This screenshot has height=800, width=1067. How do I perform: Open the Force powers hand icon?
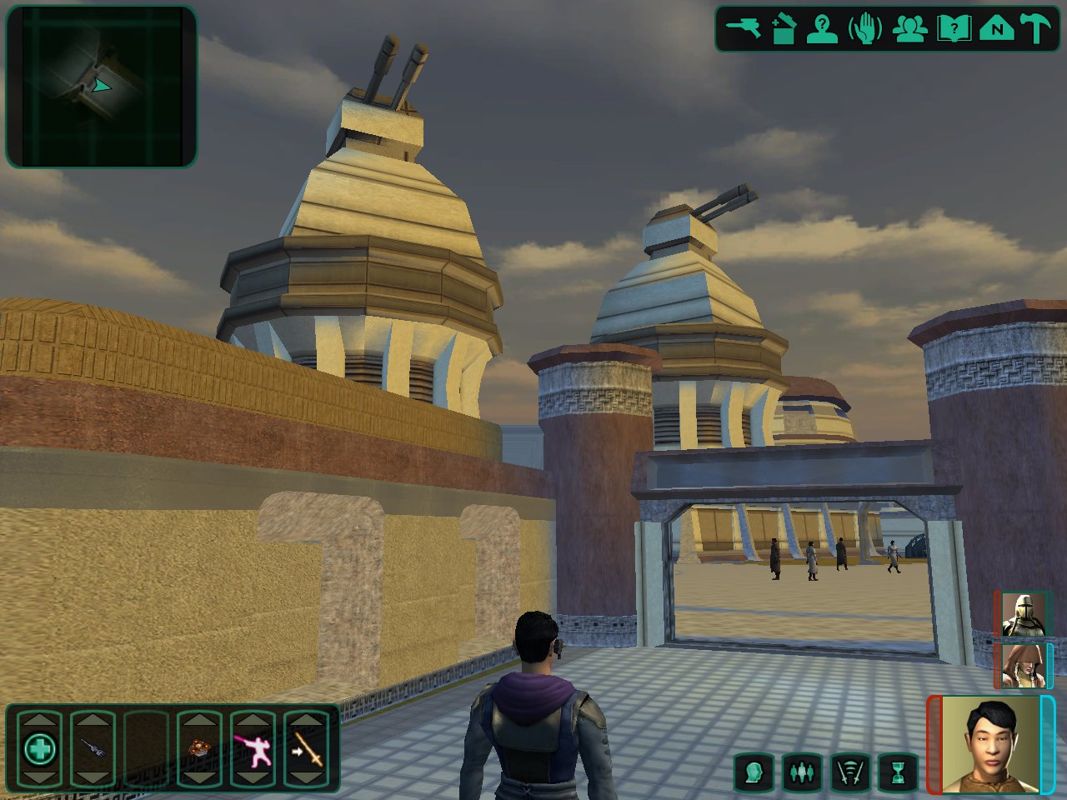point(865,29)
